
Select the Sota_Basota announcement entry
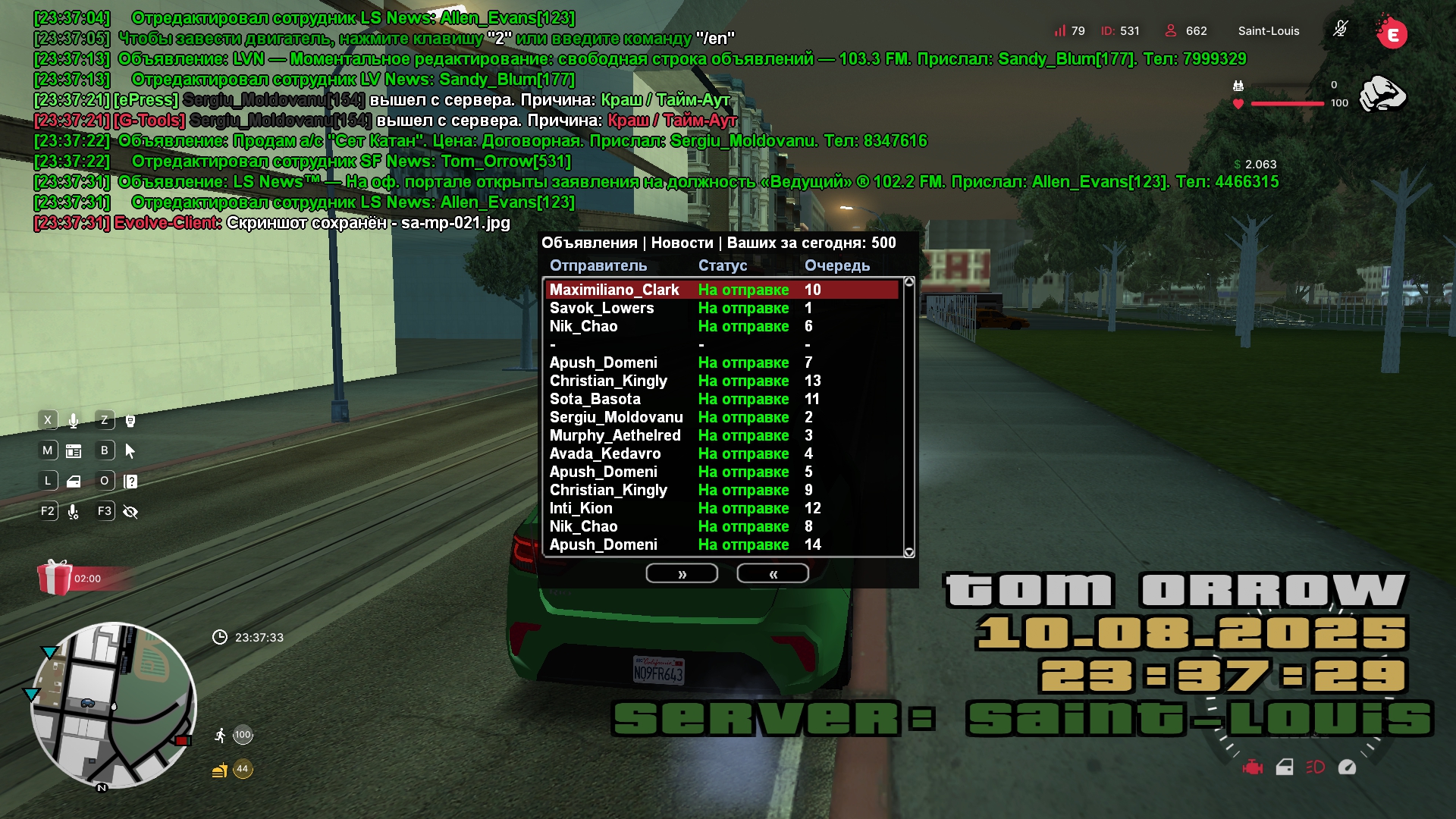pyautogui.click(x=720, y=399)
